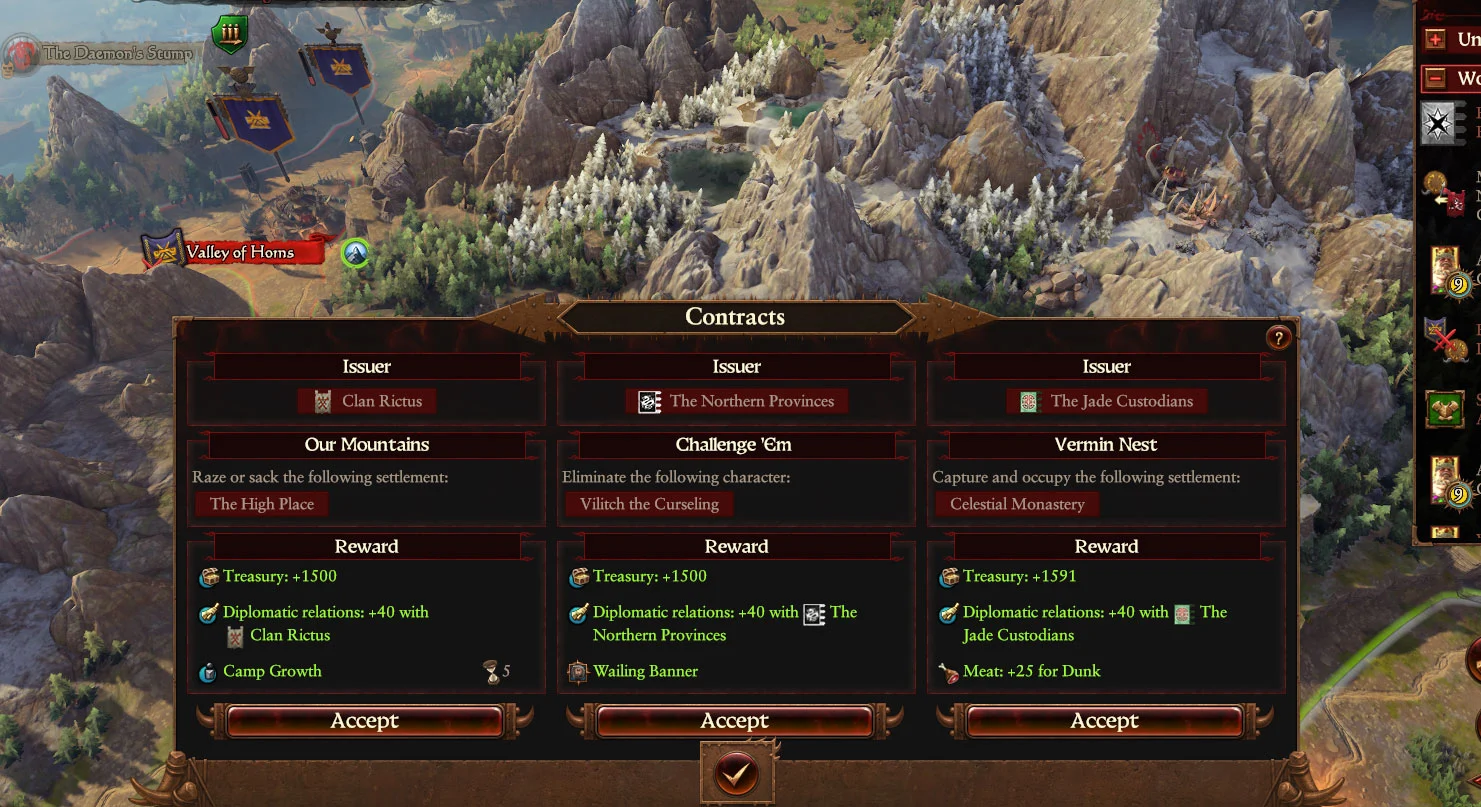This screenshot has height=807, width=1481.
Task: Accept the Vermin Nest contract
Action: coord(1105,721)
